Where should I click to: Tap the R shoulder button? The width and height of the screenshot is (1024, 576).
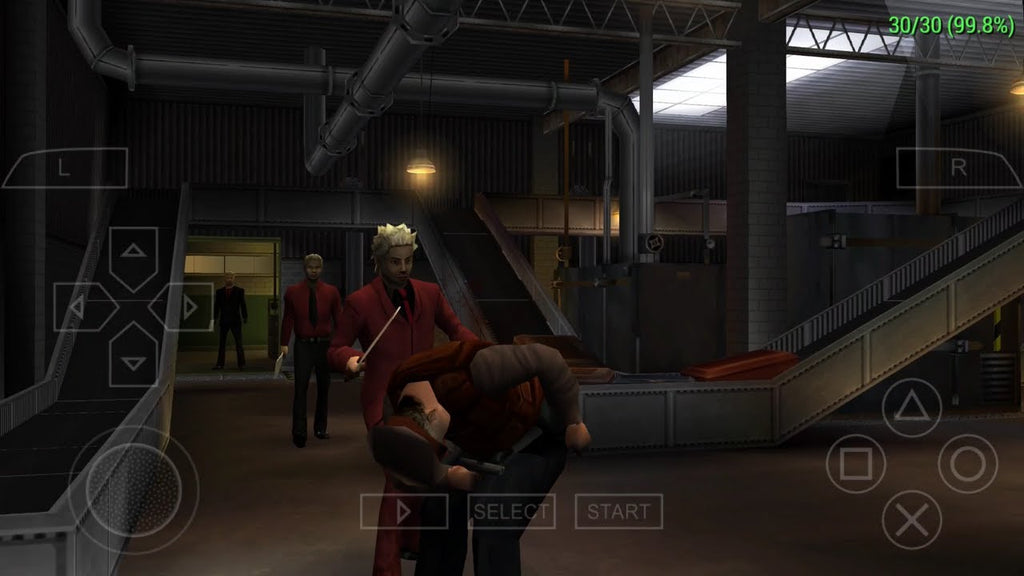[957, 168]
